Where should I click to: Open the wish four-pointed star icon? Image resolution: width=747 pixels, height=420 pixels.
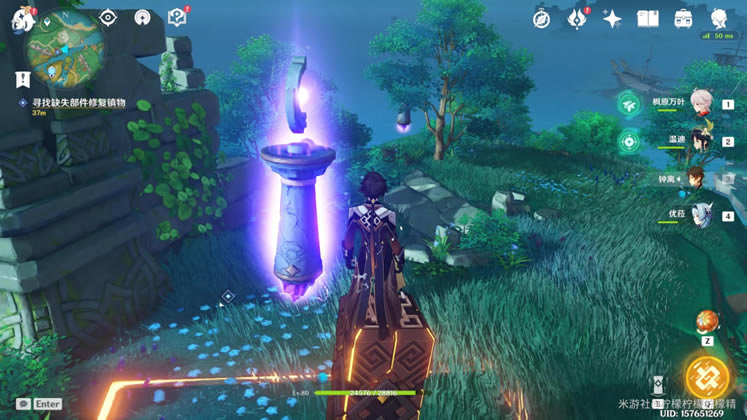tap(612, 18)
